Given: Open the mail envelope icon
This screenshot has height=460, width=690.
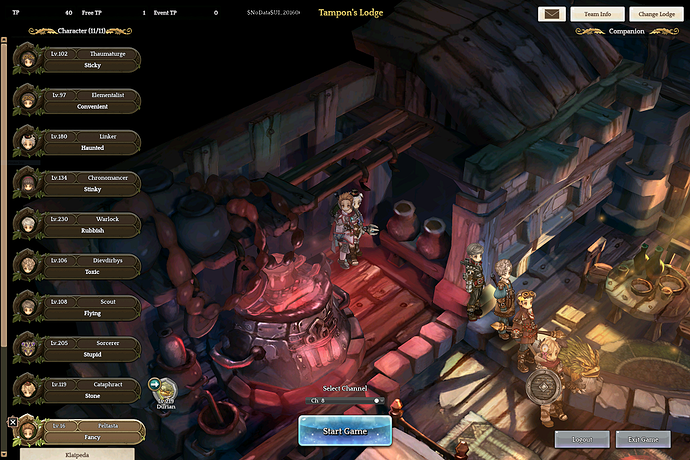Looking at the screenshot, I should click(x=551, y=14).
